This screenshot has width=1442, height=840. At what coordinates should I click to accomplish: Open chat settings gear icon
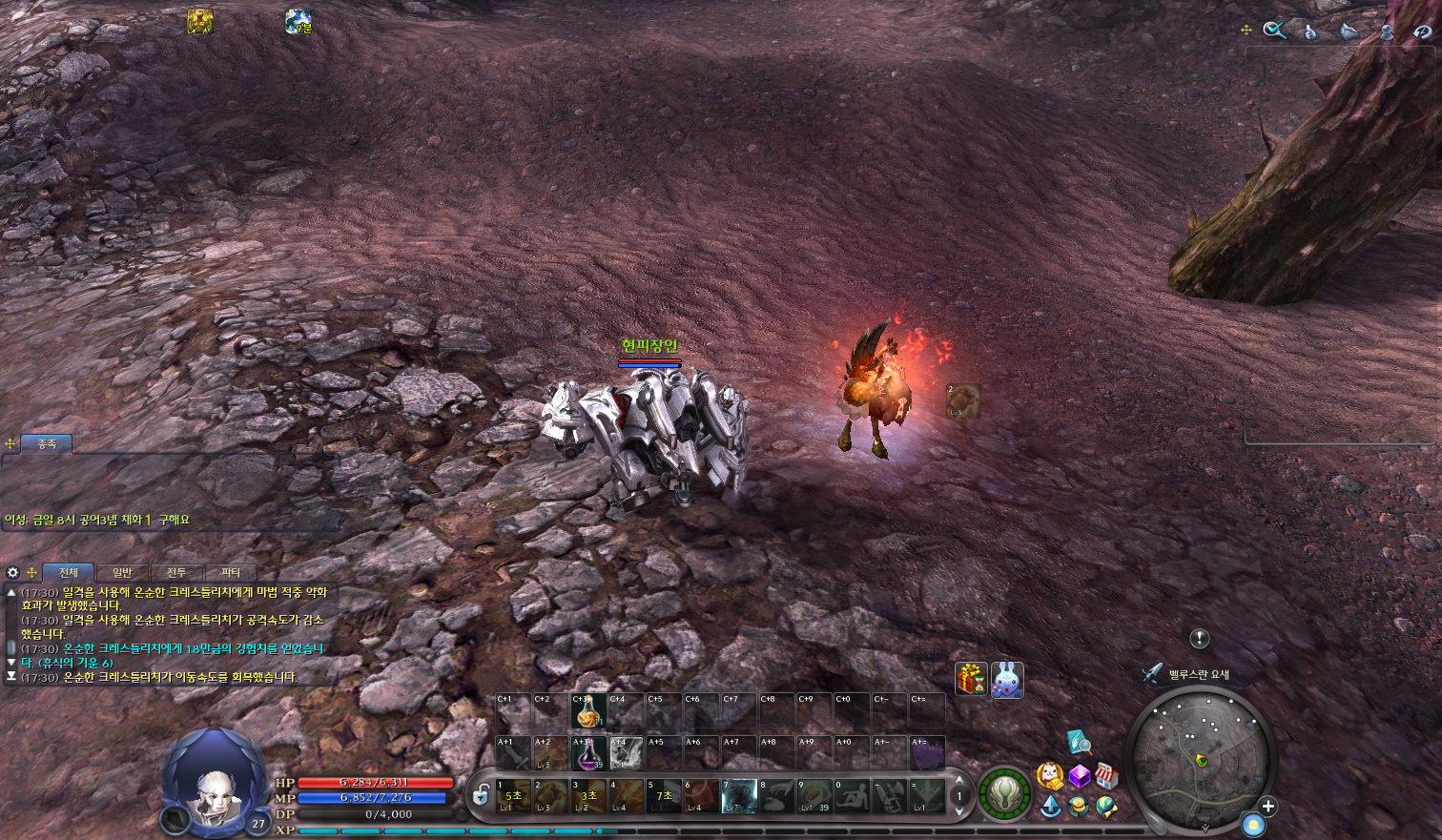point(12,573)
